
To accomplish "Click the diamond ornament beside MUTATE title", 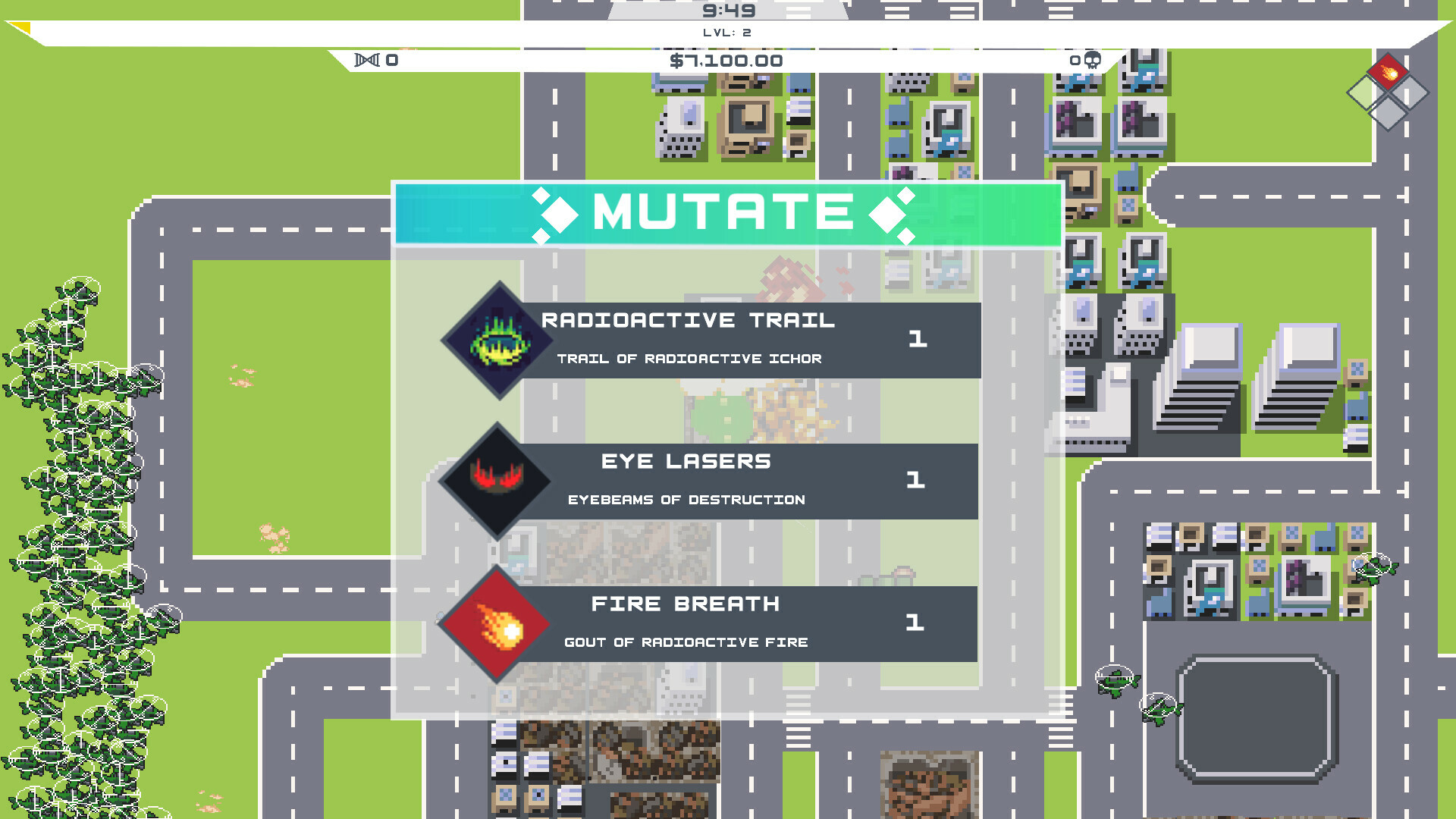I will (559, 215).
